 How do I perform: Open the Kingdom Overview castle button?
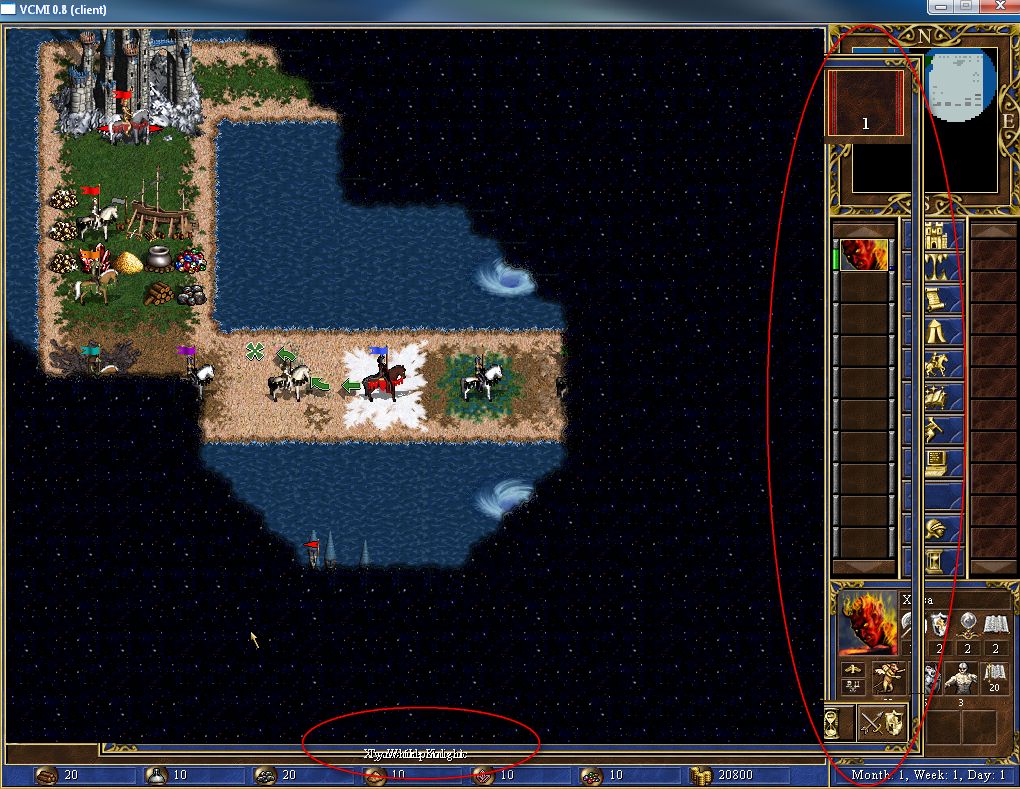tap(944, 238)
